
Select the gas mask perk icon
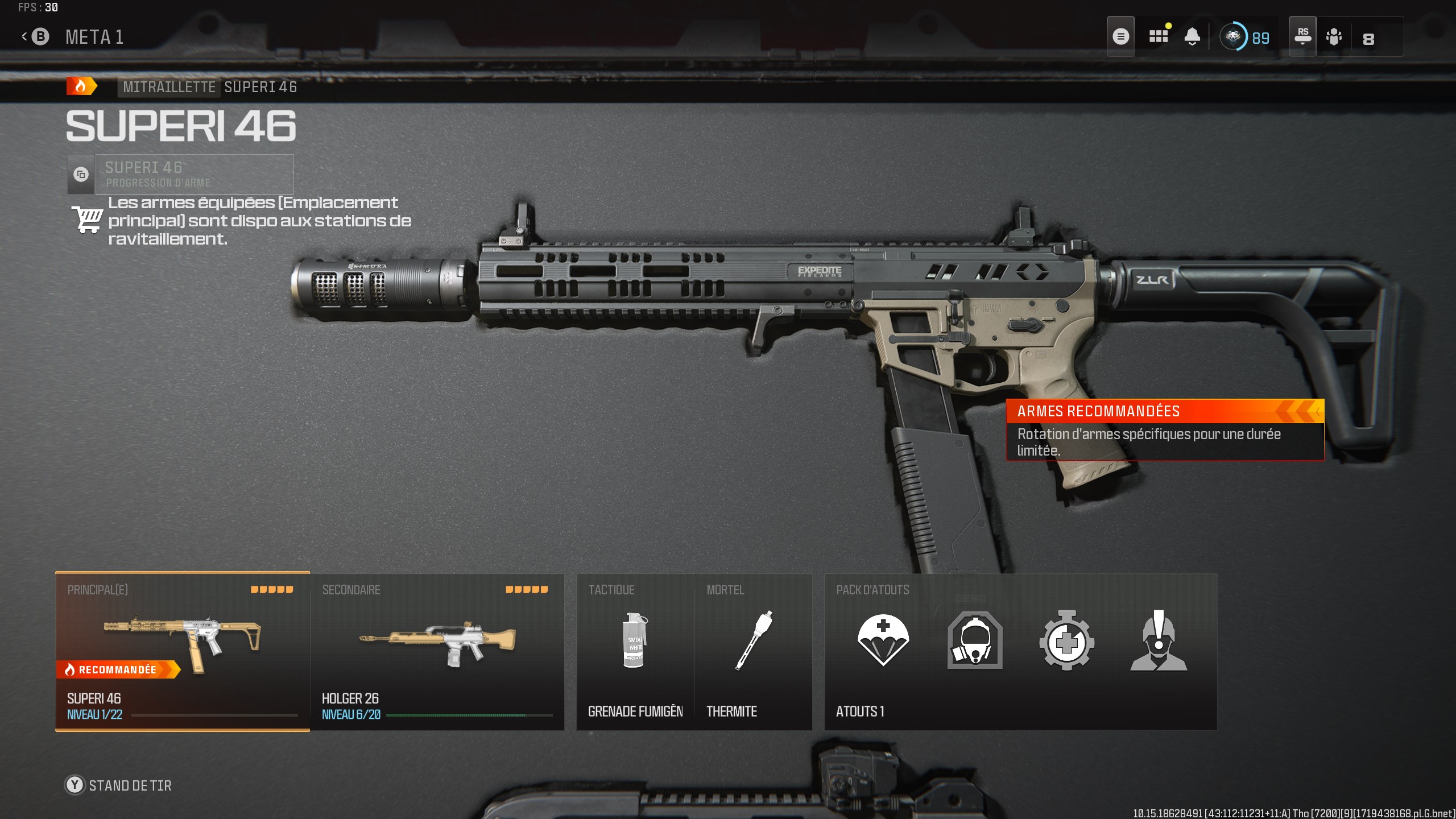pos(974,643)
